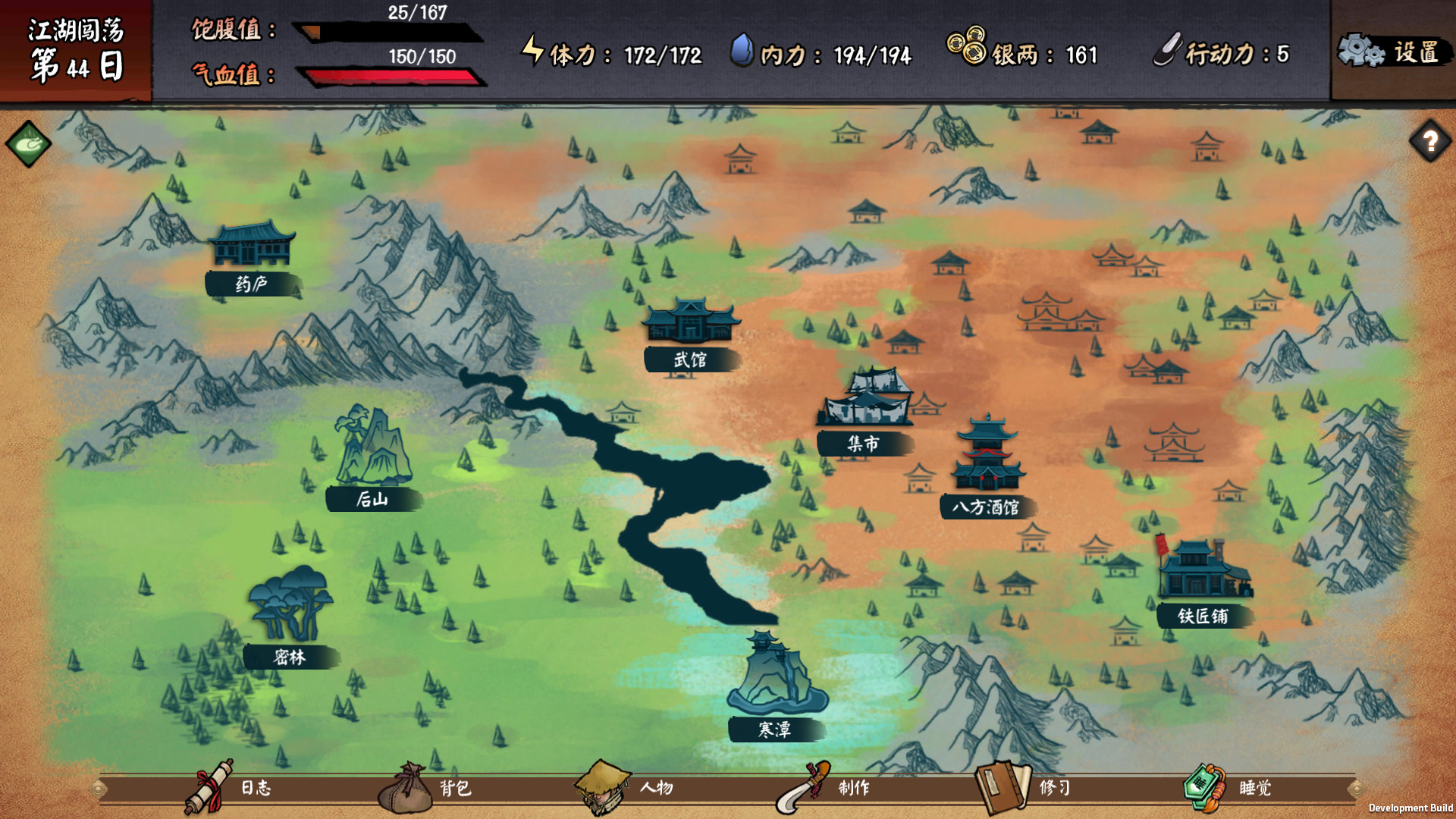The image size is (1456, 819).
Task: Open the 设置 settings menu
Action: (1392, 52)
